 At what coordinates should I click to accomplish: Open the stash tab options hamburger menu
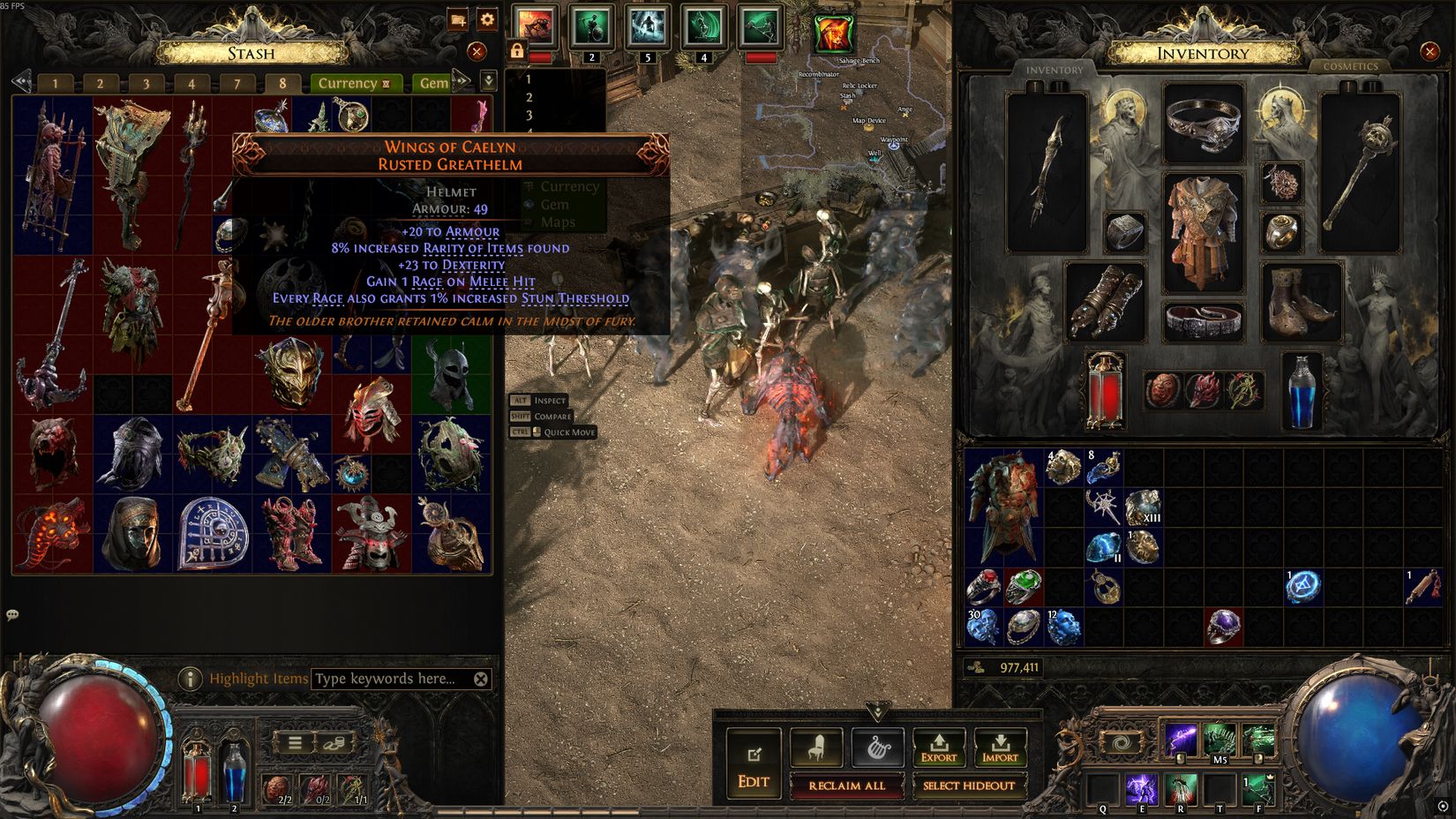(x=294, y=741)
